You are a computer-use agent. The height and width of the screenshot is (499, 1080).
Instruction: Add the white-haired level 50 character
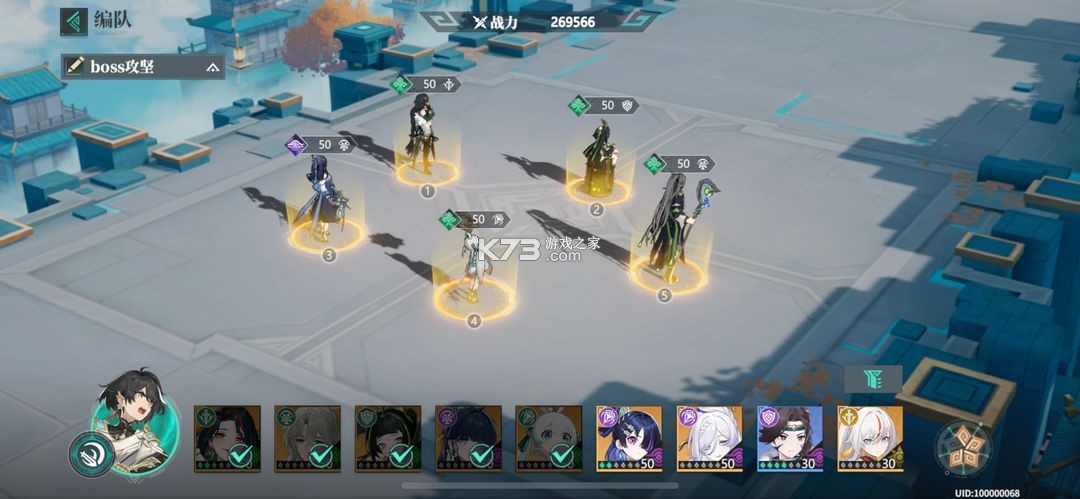click(709, 438)
